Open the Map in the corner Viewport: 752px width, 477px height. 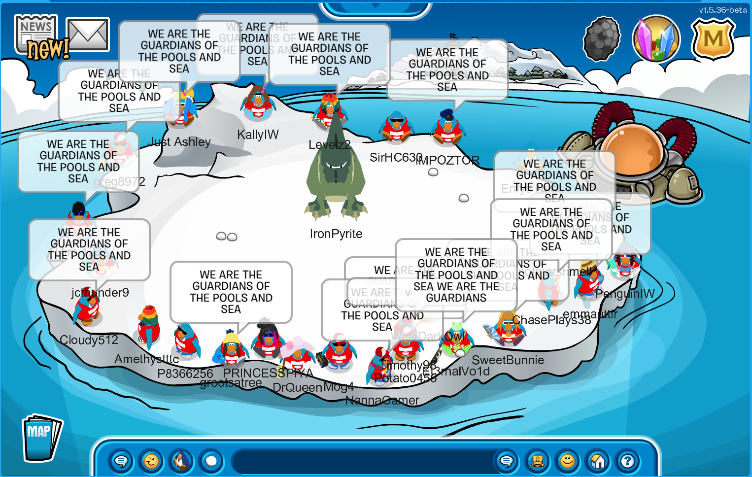tap(40, 437)
